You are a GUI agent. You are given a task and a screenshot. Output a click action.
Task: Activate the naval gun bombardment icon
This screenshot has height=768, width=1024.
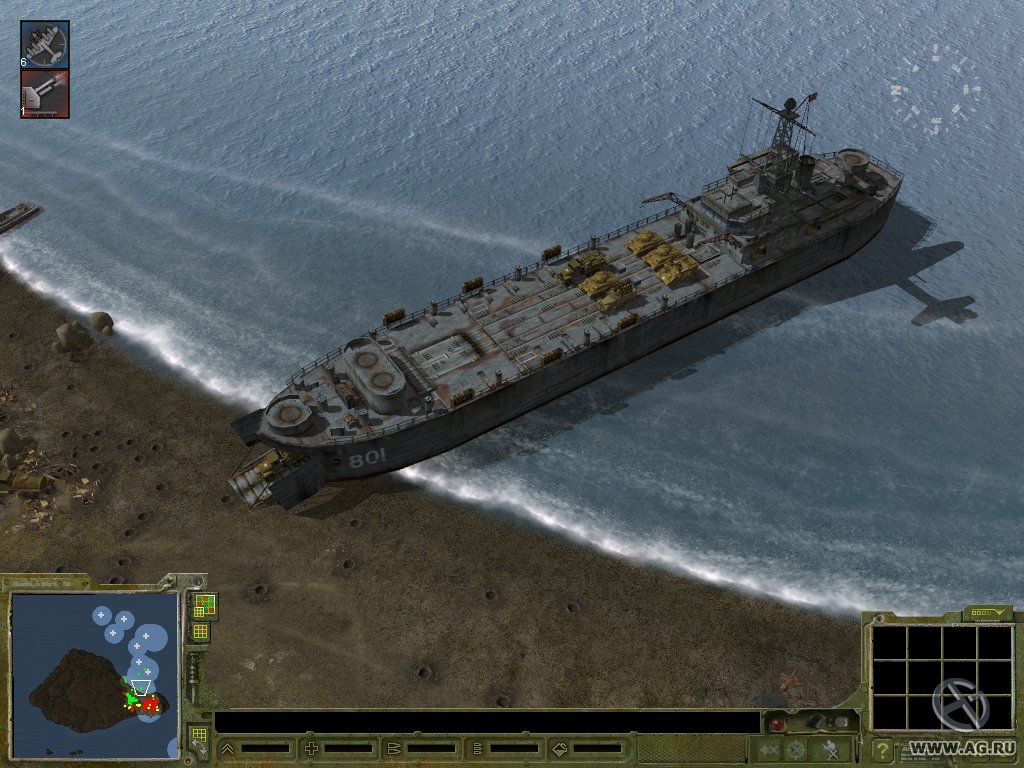click(x=45, y=94)
